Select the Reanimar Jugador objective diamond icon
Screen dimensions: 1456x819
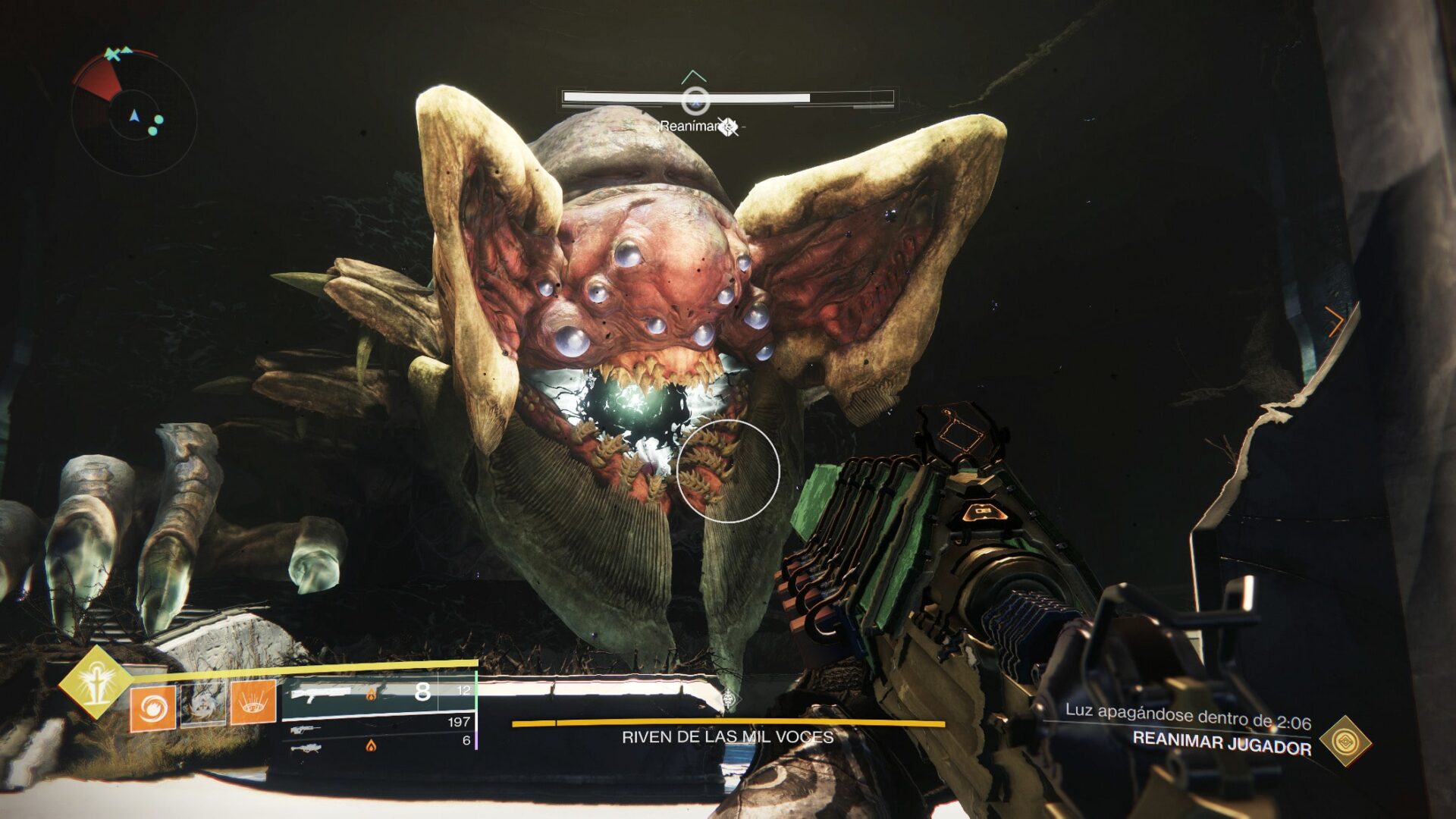(x=1345, y=741)
